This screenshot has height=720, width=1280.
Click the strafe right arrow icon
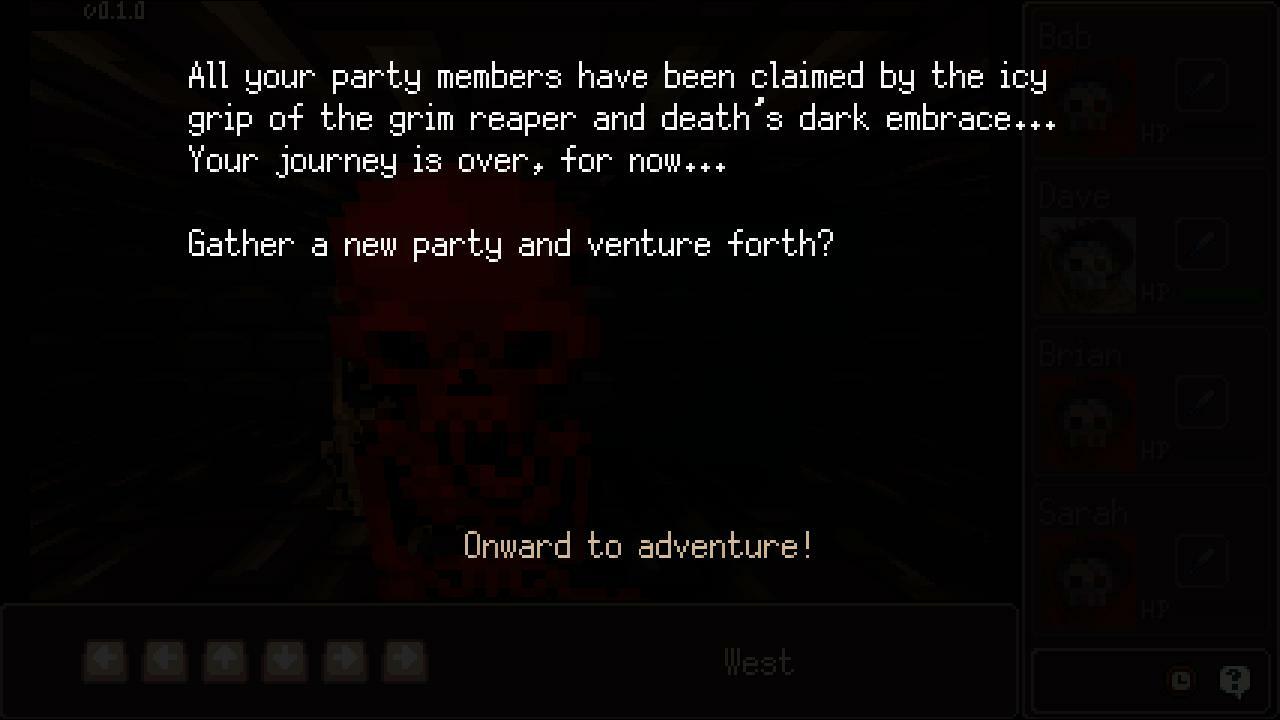pos(345,660)
